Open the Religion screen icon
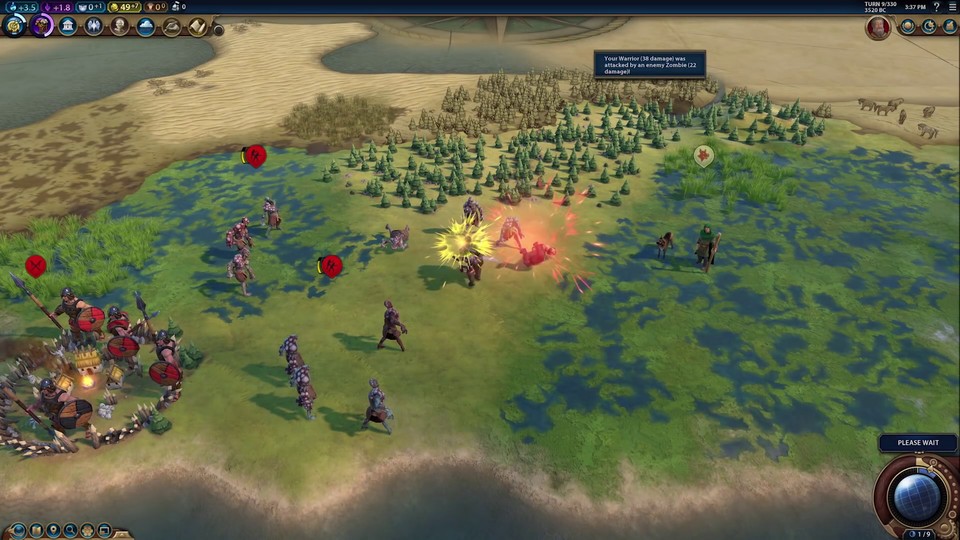 pos(94,26)
